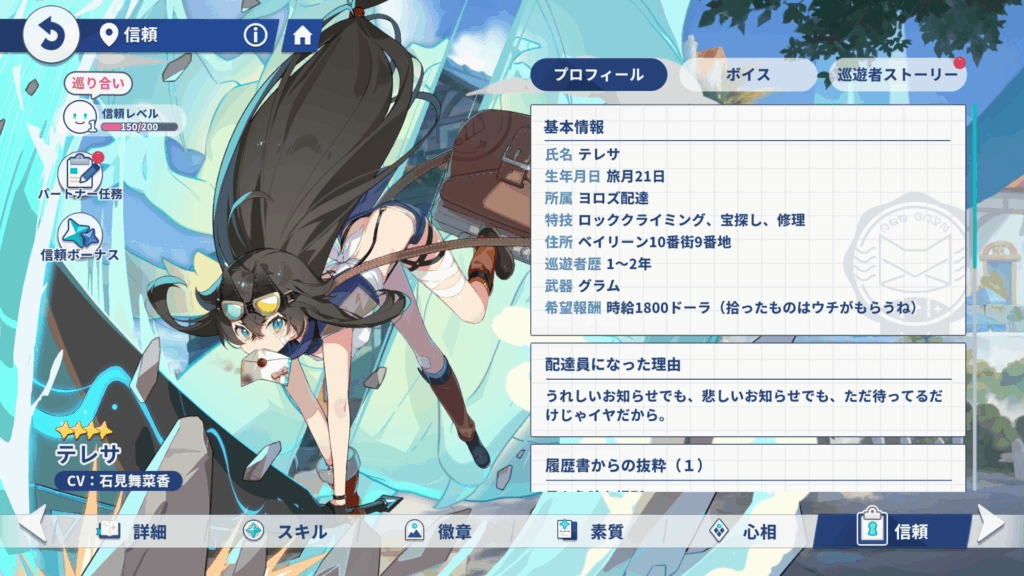The width and height of the screenshot is (1024, 576).
Task: Switch to the プロフィール tab
Action: 598,75
